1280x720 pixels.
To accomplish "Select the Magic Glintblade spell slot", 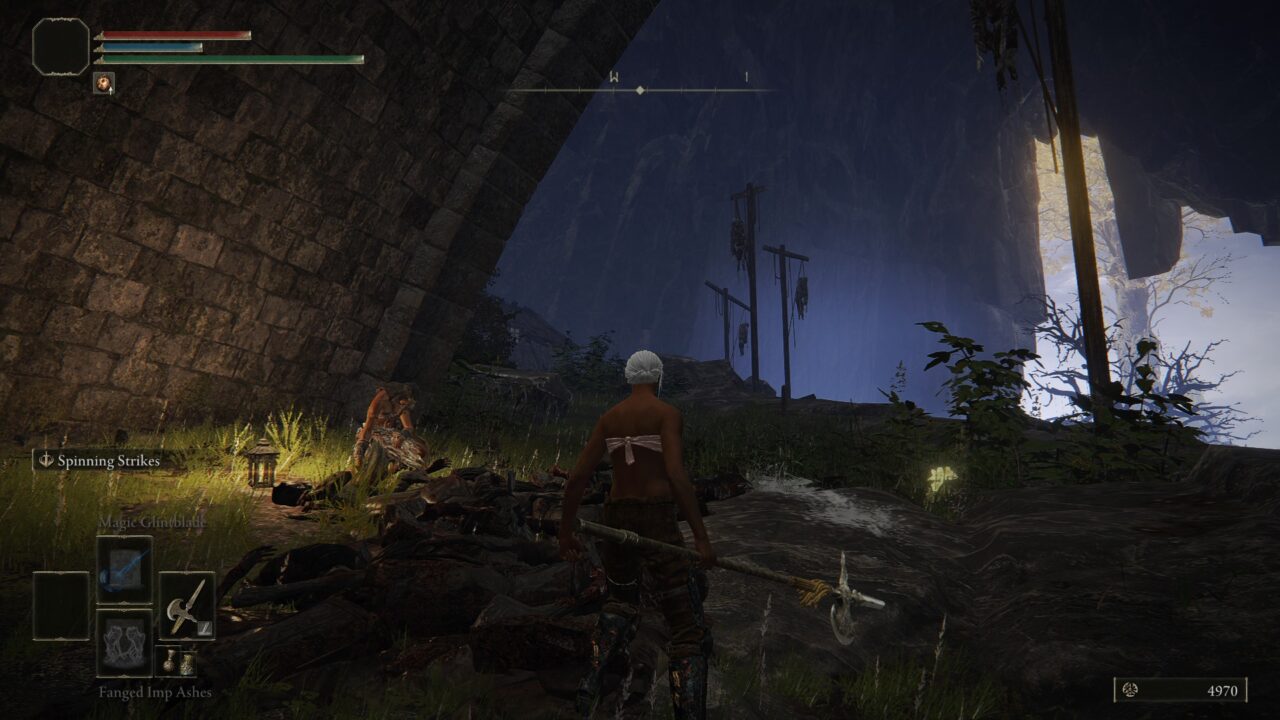I will coord(124,569).
